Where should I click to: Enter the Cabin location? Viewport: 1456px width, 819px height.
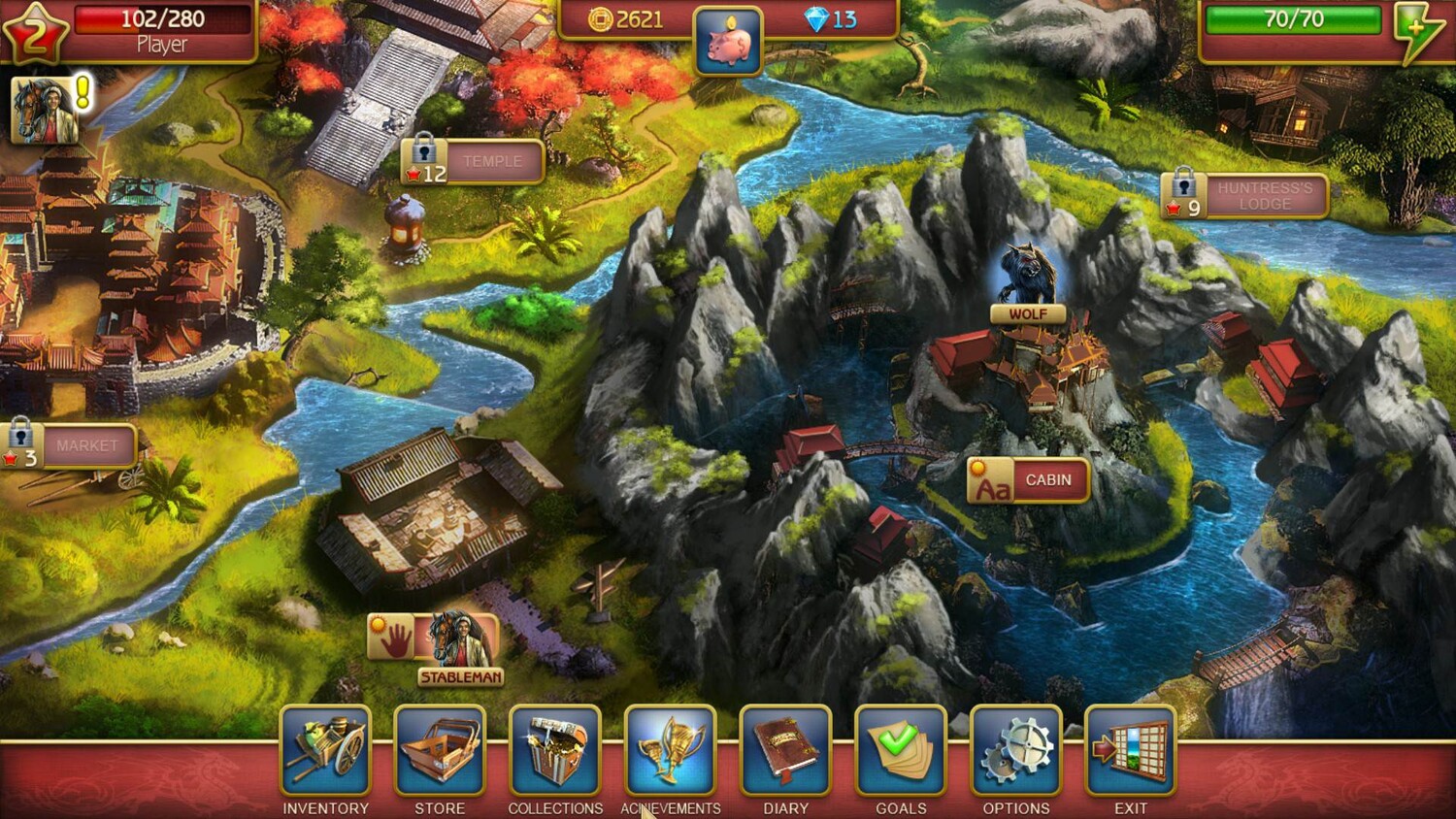coord(1029,480)
